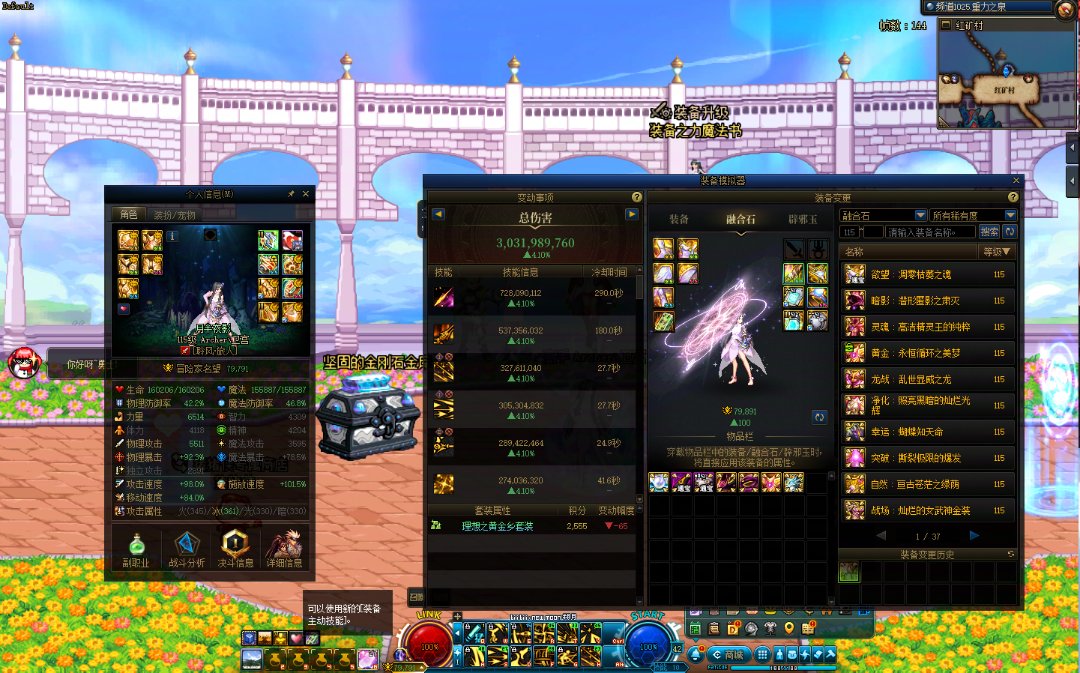Switch to the 装扮/宠物 tab
Screen dimensions: 1080x673
pyautogui.click(x=177, y=214)
